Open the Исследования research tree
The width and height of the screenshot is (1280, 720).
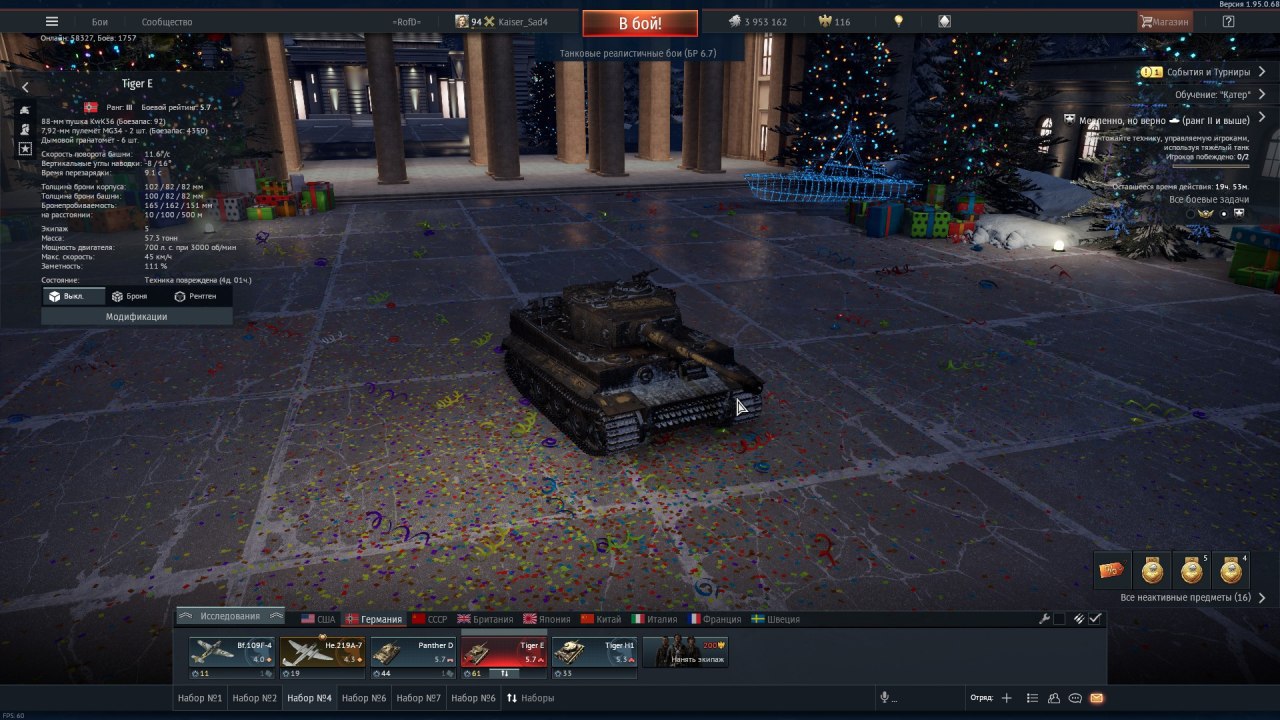(230, 616)
